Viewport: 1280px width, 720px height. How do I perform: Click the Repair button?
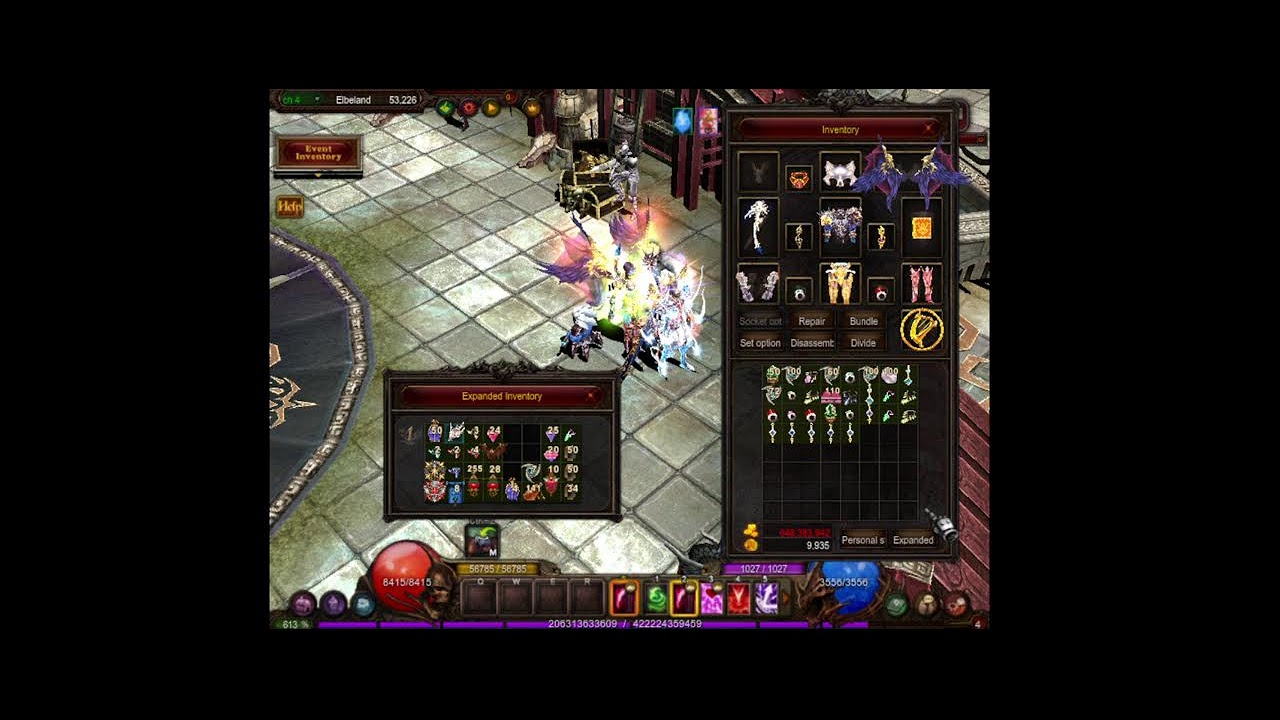tap(812, 321)
